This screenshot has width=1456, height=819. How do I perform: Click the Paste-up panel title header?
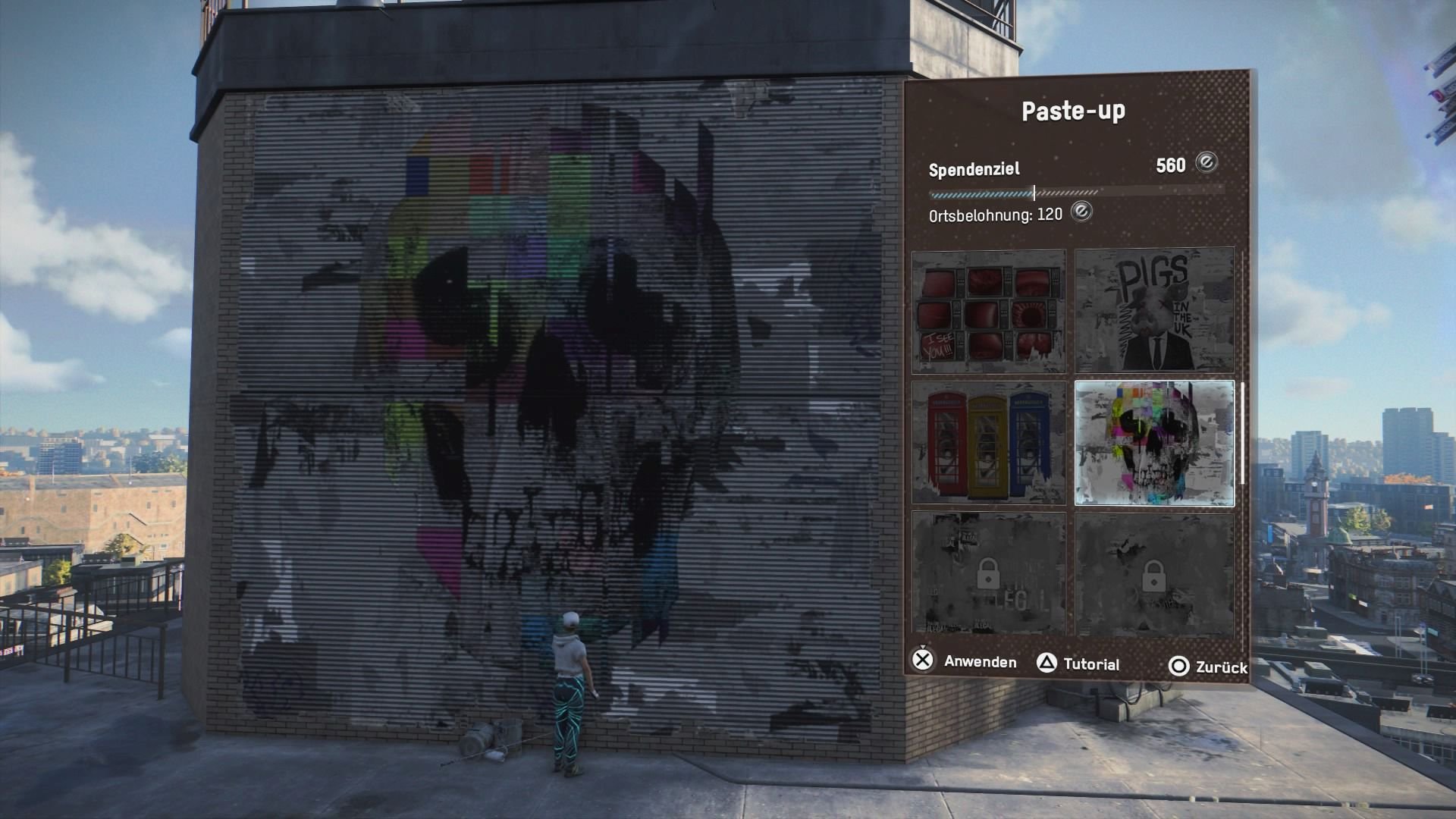click(x=1076, y=110)
